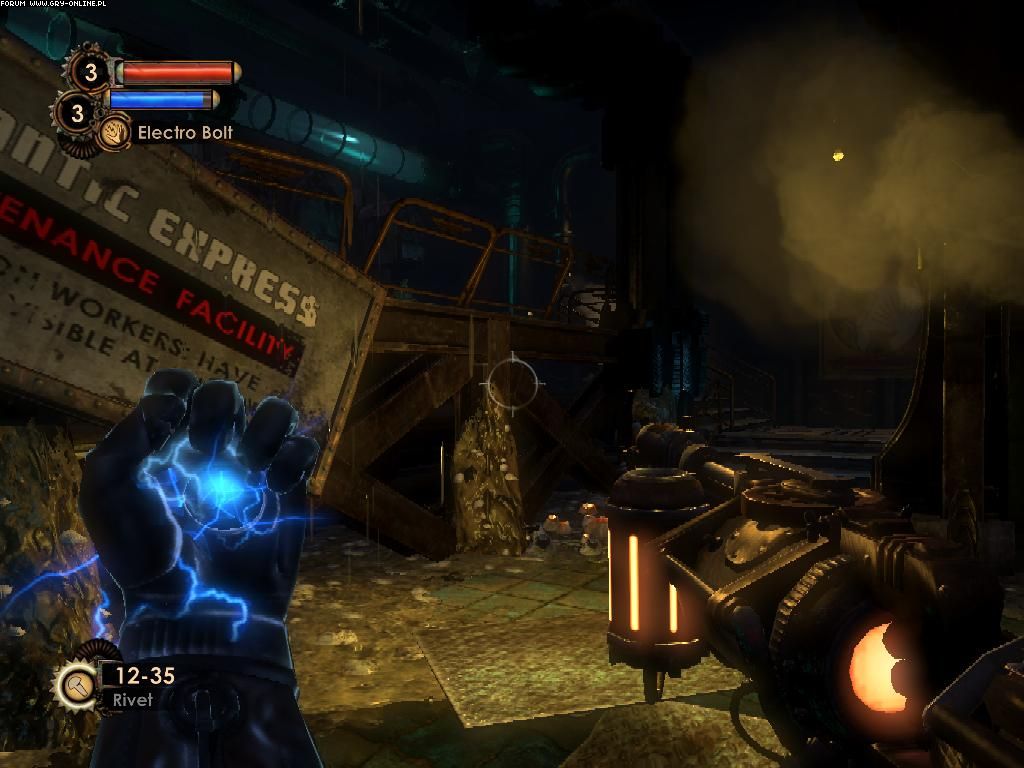Select the Electro Bolt plasmid icon

coord(114,132)
